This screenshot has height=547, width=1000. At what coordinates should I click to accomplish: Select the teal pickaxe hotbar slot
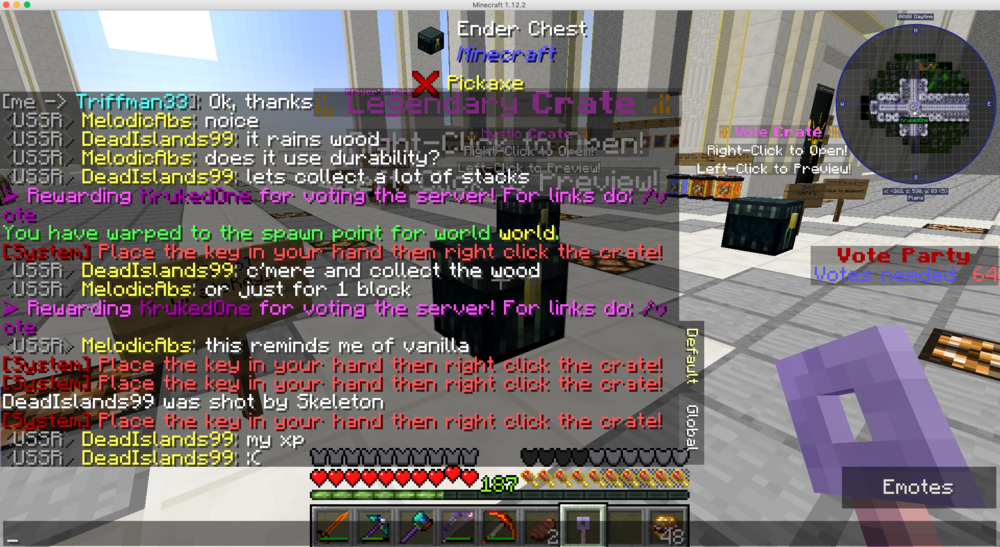click(376, 526)
